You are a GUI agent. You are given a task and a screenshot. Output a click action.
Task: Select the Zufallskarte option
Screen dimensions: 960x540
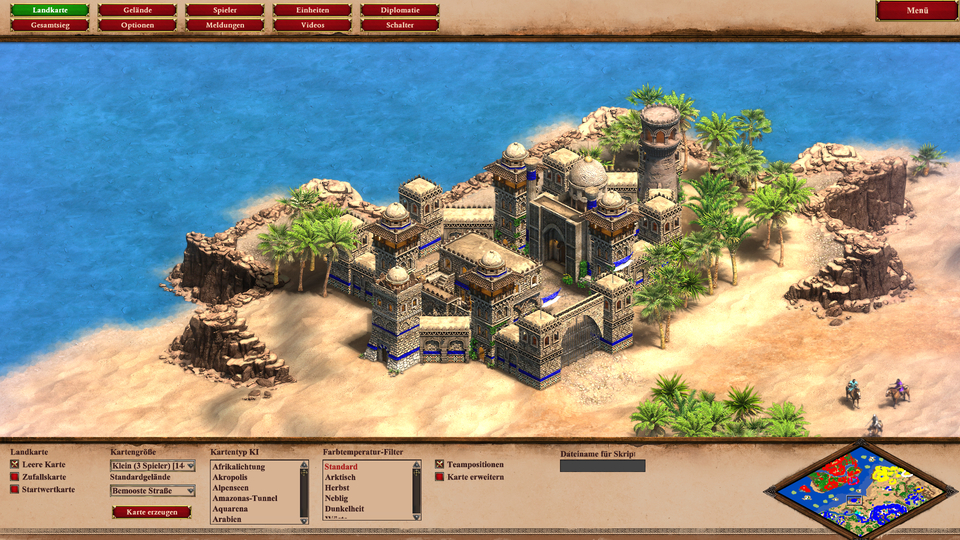[x=15, y=477]
